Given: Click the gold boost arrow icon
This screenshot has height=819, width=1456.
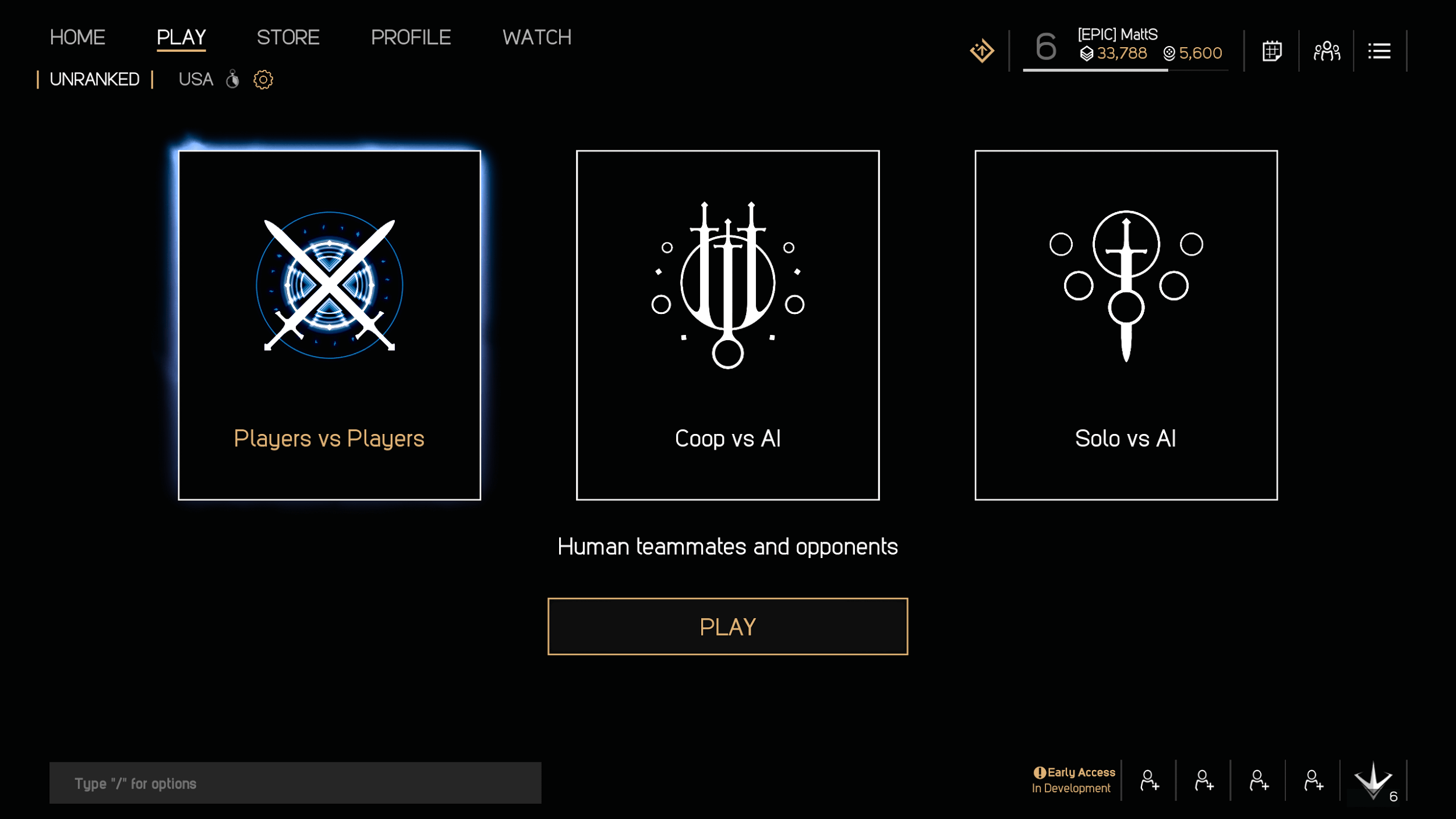Looking at the screenshot, I should pos(981,51).
